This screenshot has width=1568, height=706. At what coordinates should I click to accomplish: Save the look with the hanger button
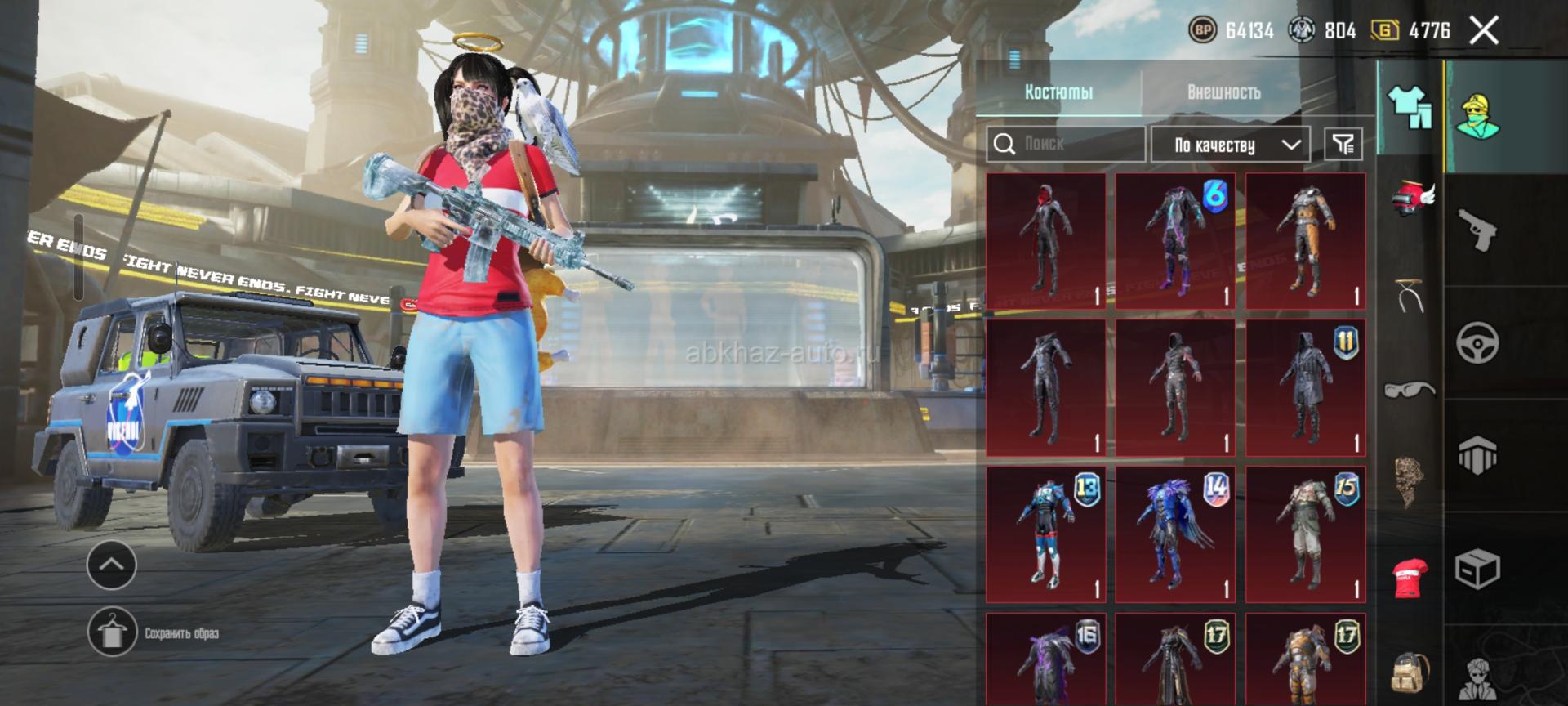[x=112, y=632]
